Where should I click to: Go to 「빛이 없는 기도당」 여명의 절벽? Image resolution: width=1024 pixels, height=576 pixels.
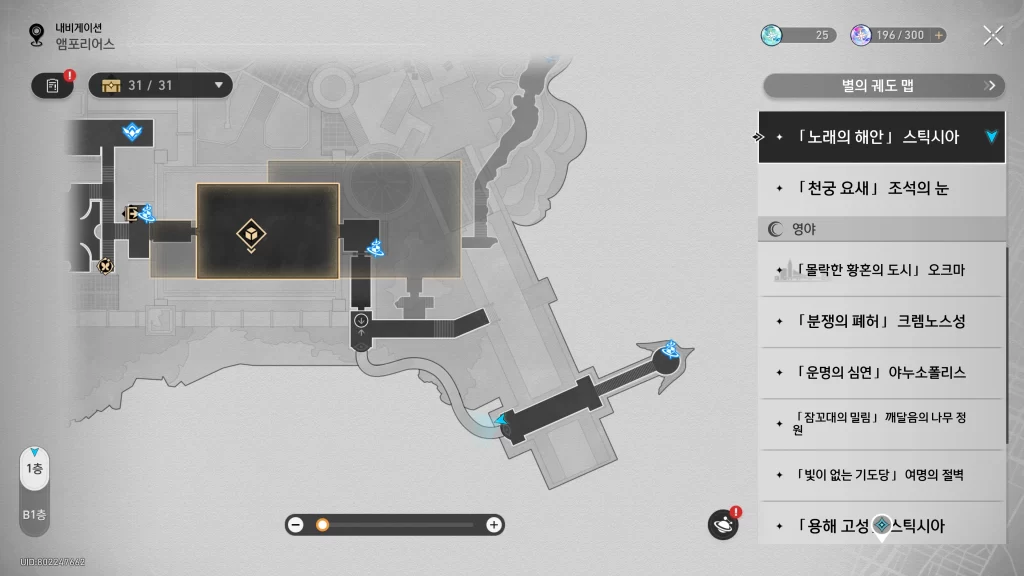tap(881, 474)
